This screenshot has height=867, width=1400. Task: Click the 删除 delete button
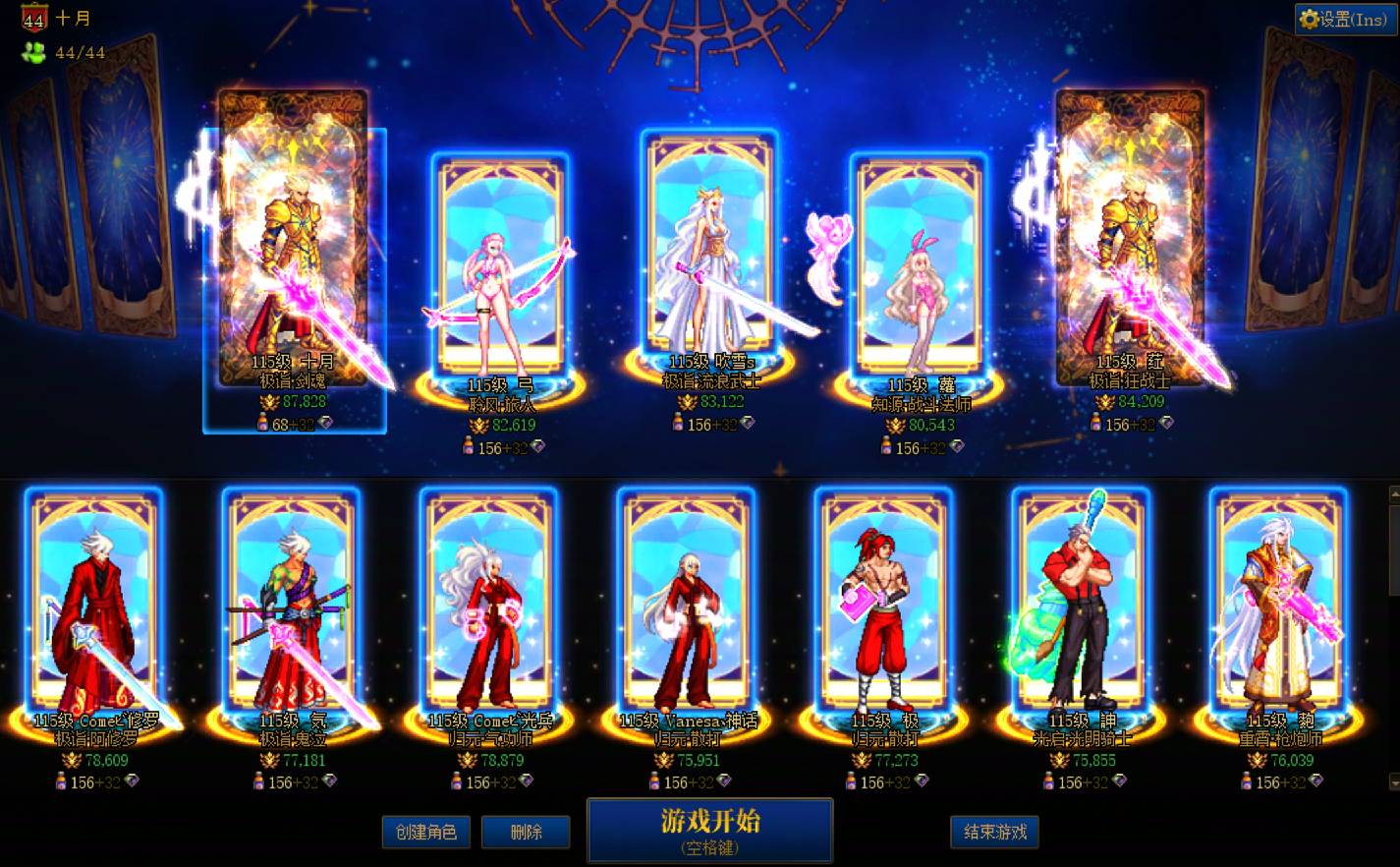pyautogui.click(x=527, y=831)
